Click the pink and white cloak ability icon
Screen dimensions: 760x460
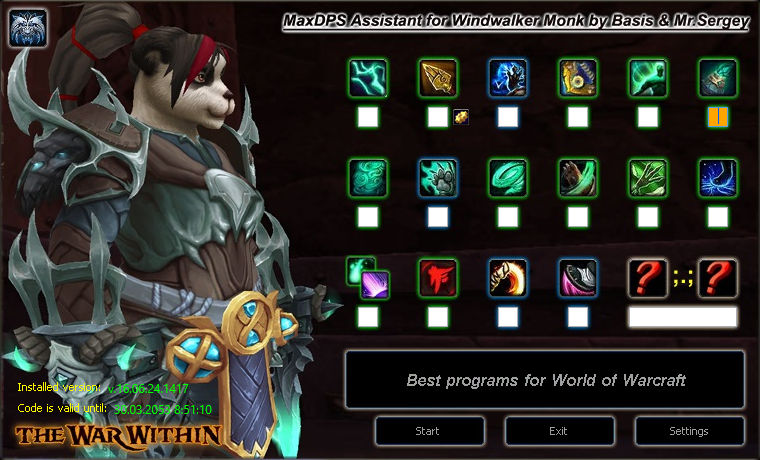click(x=577, y=278)
